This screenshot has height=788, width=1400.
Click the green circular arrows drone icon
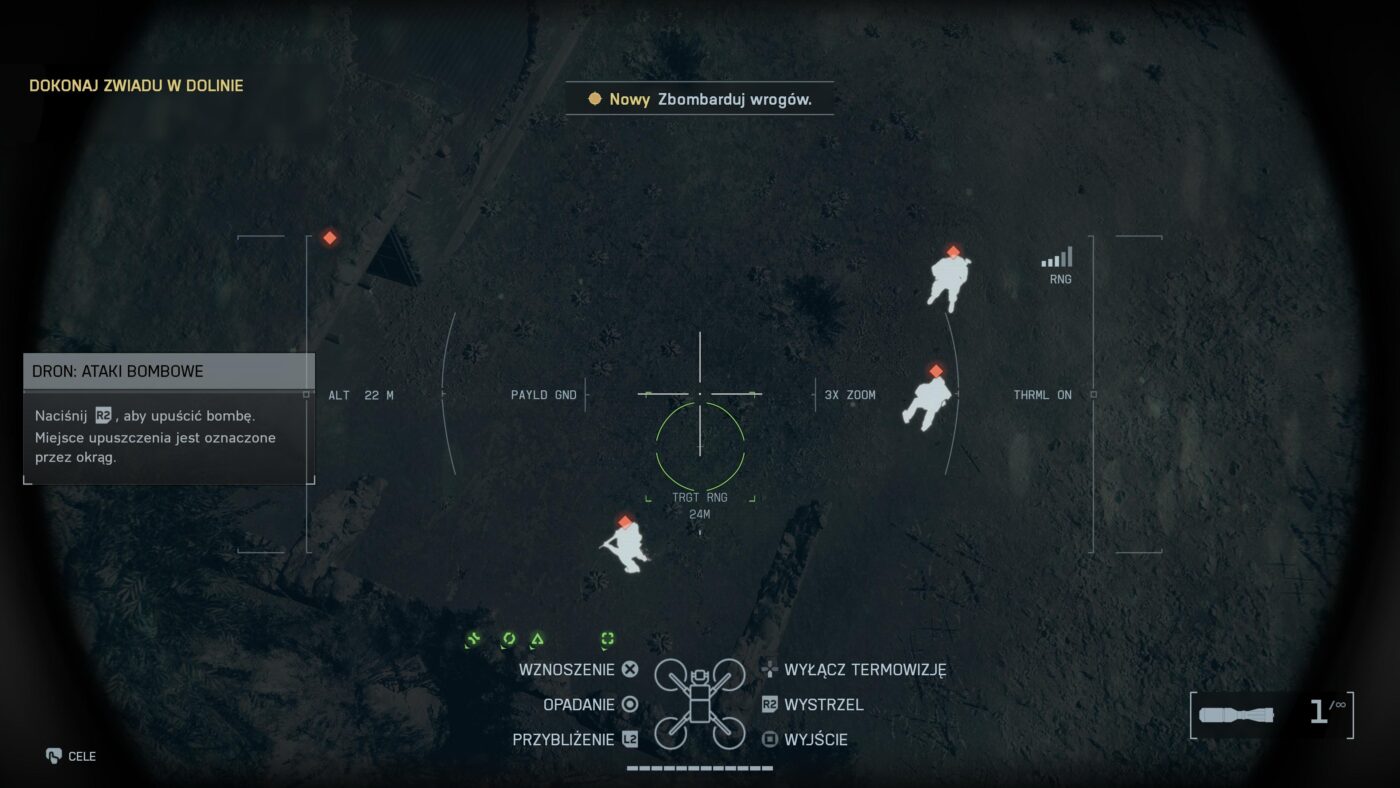[x=509, y=639]
